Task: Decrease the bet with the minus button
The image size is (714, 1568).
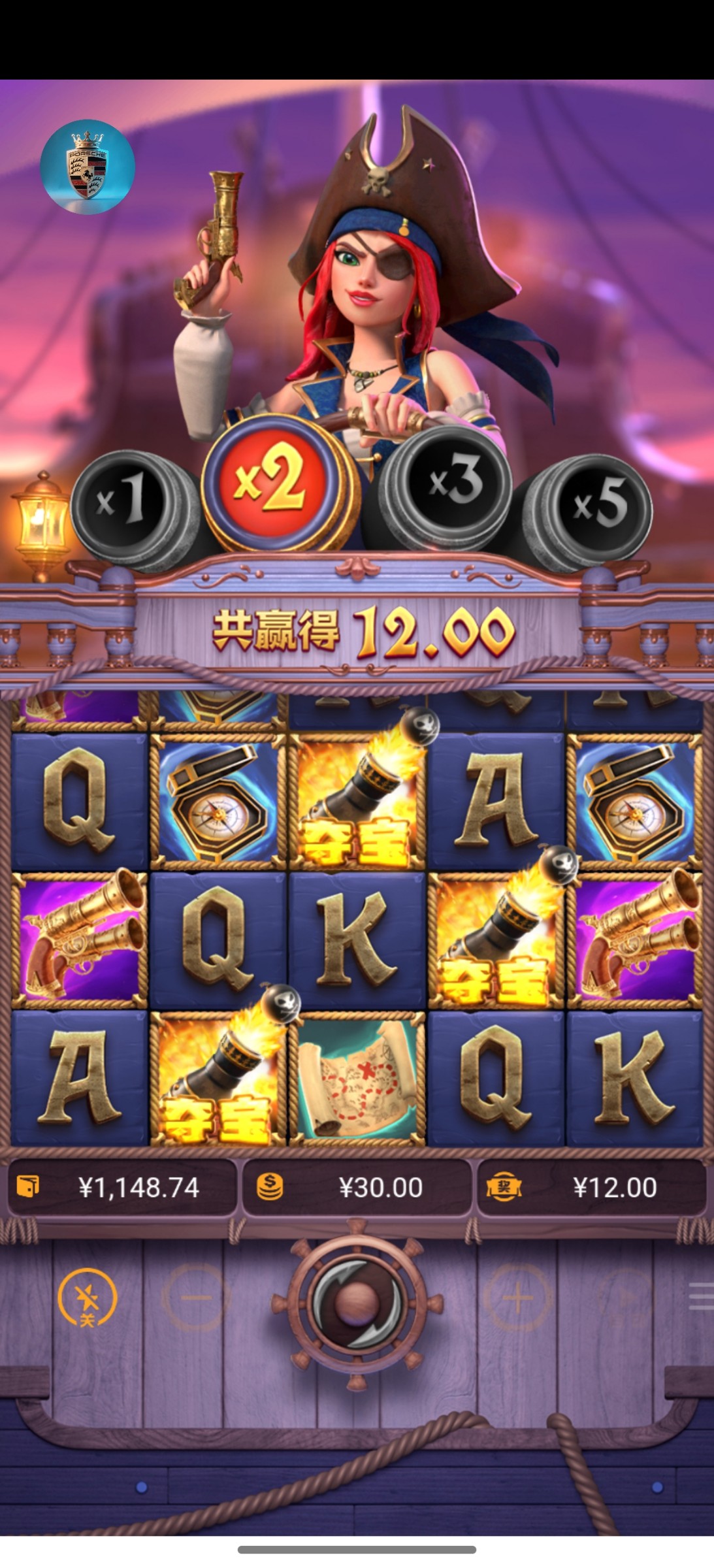Action: 195,1298
